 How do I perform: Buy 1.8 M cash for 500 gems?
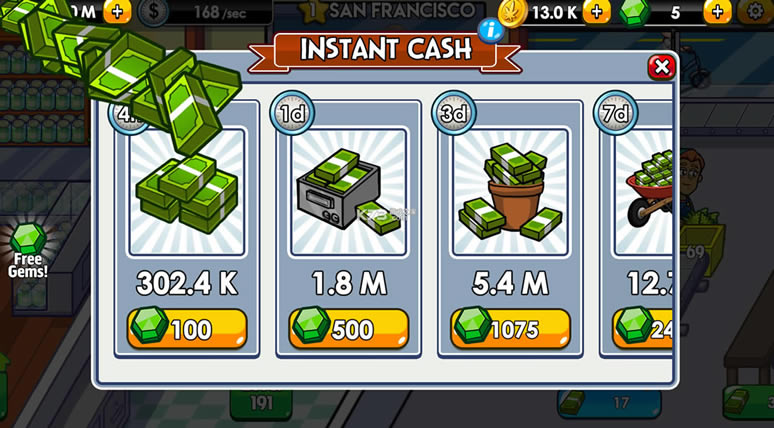click(349, 328)
